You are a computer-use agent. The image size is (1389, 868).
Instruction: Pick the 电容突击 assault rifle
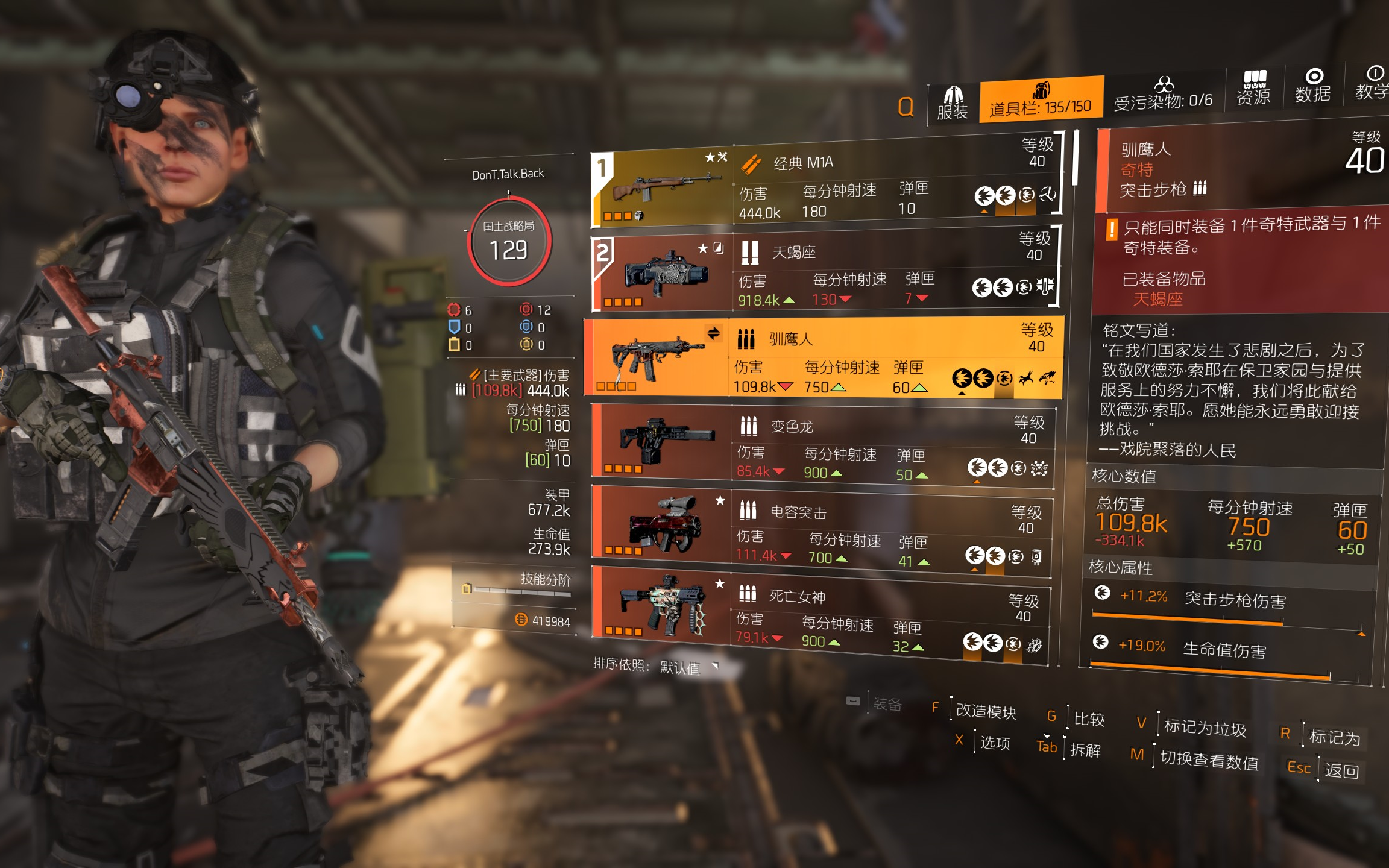[x=821, y=531]
